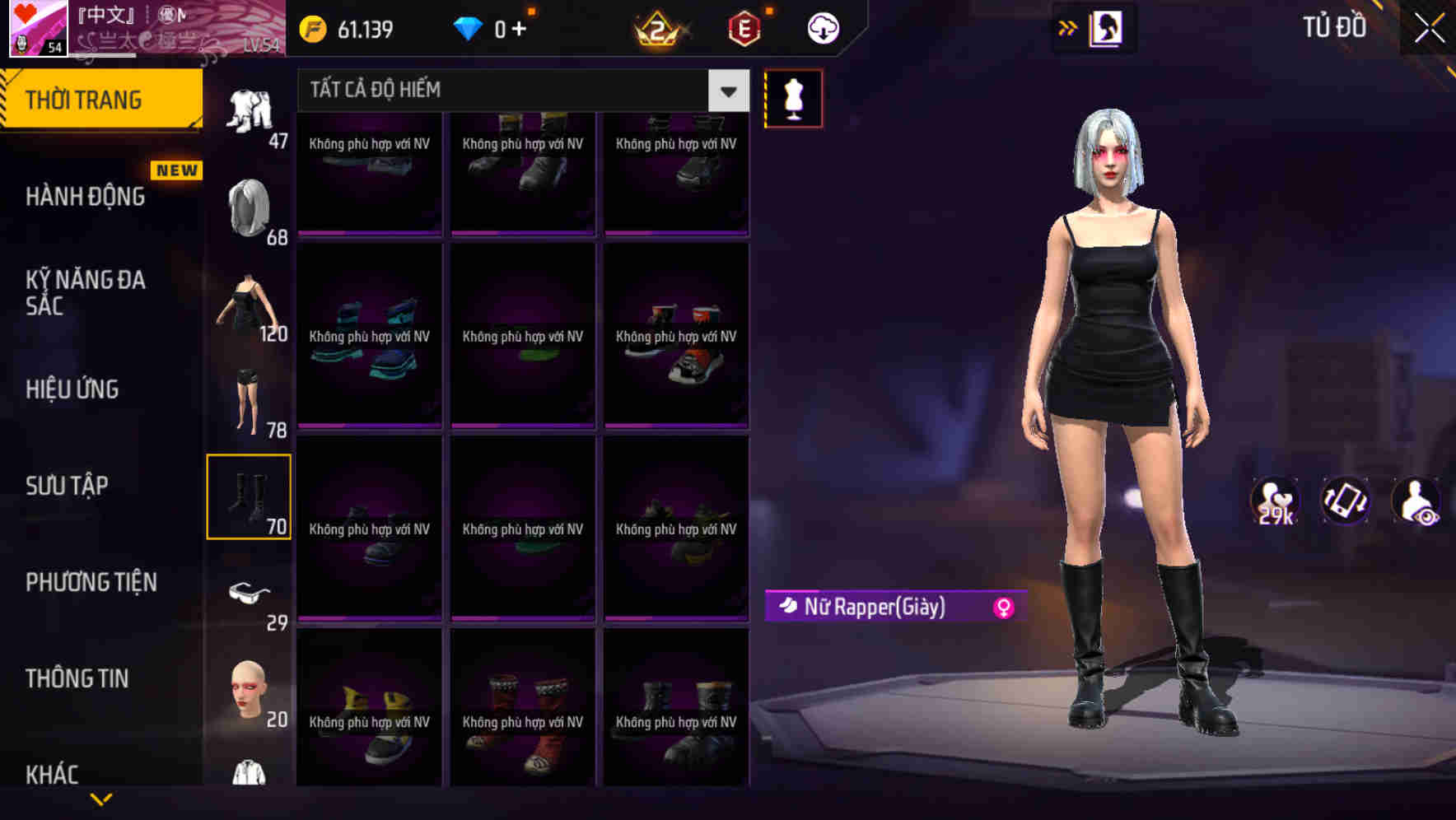
Task: Collapse the top bar using double-arrow chevron
Action: (1068, 26)
